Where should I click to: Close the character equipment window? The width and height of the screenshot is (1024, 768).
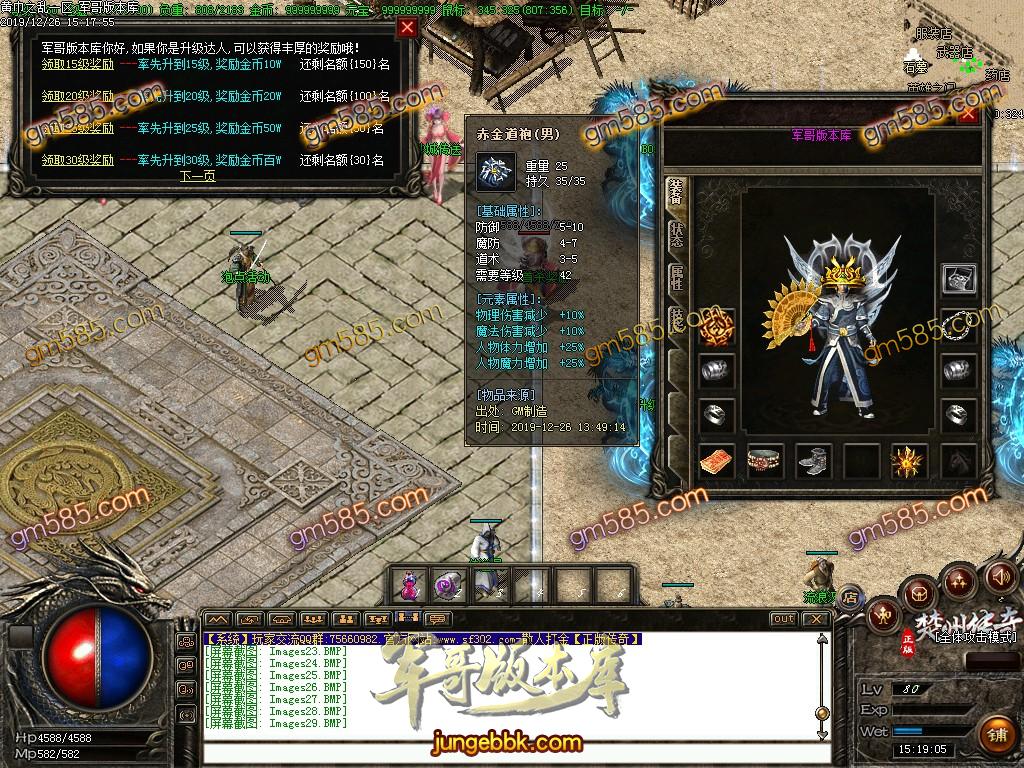[968, 115]
